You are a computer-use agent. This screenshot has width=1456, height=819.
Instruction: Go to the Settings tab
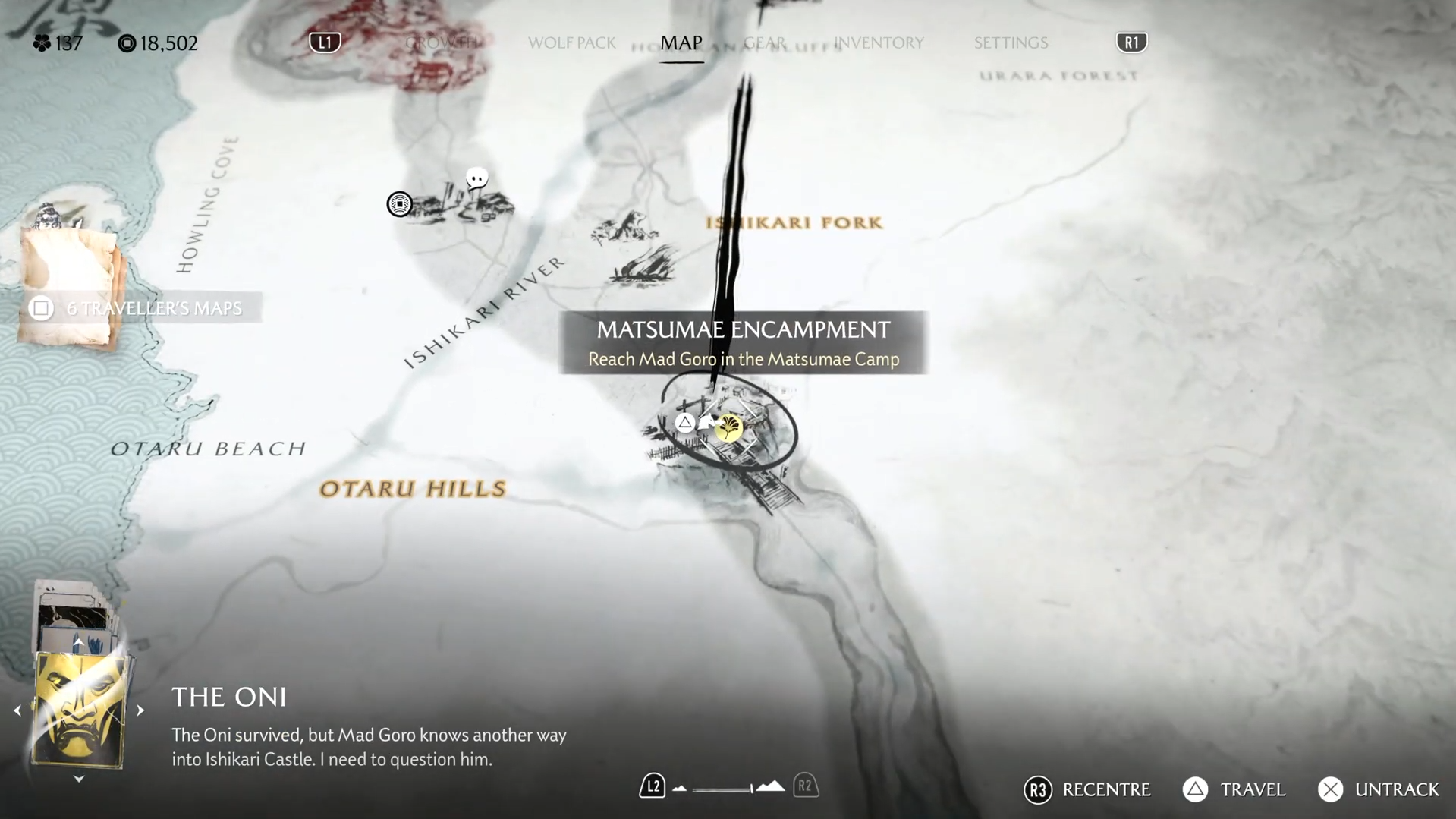[1011, 43]
